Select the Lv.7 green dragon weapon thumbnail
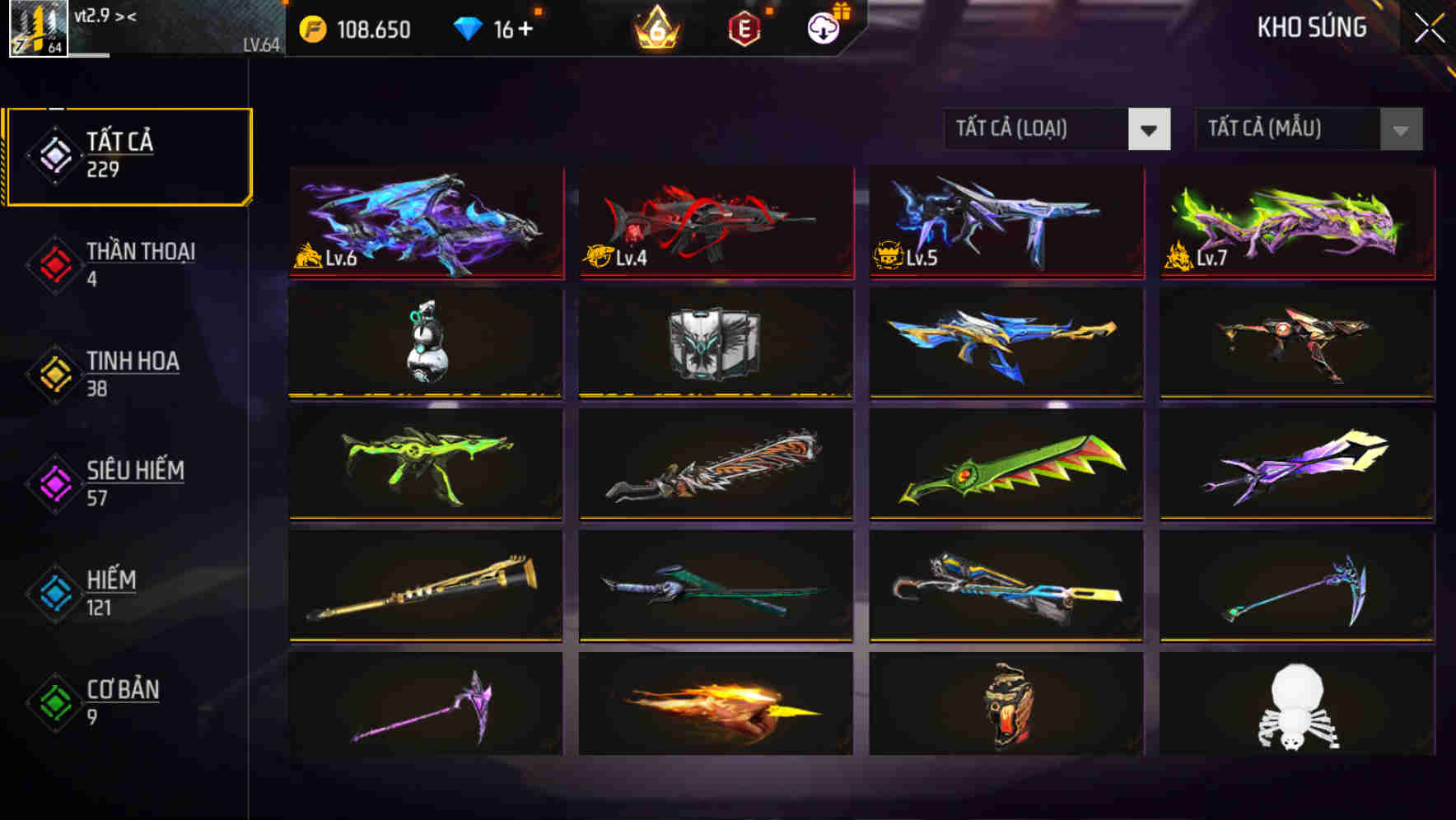The width and height of the screenshot is (1456, 820). [x=1297, y=222]
